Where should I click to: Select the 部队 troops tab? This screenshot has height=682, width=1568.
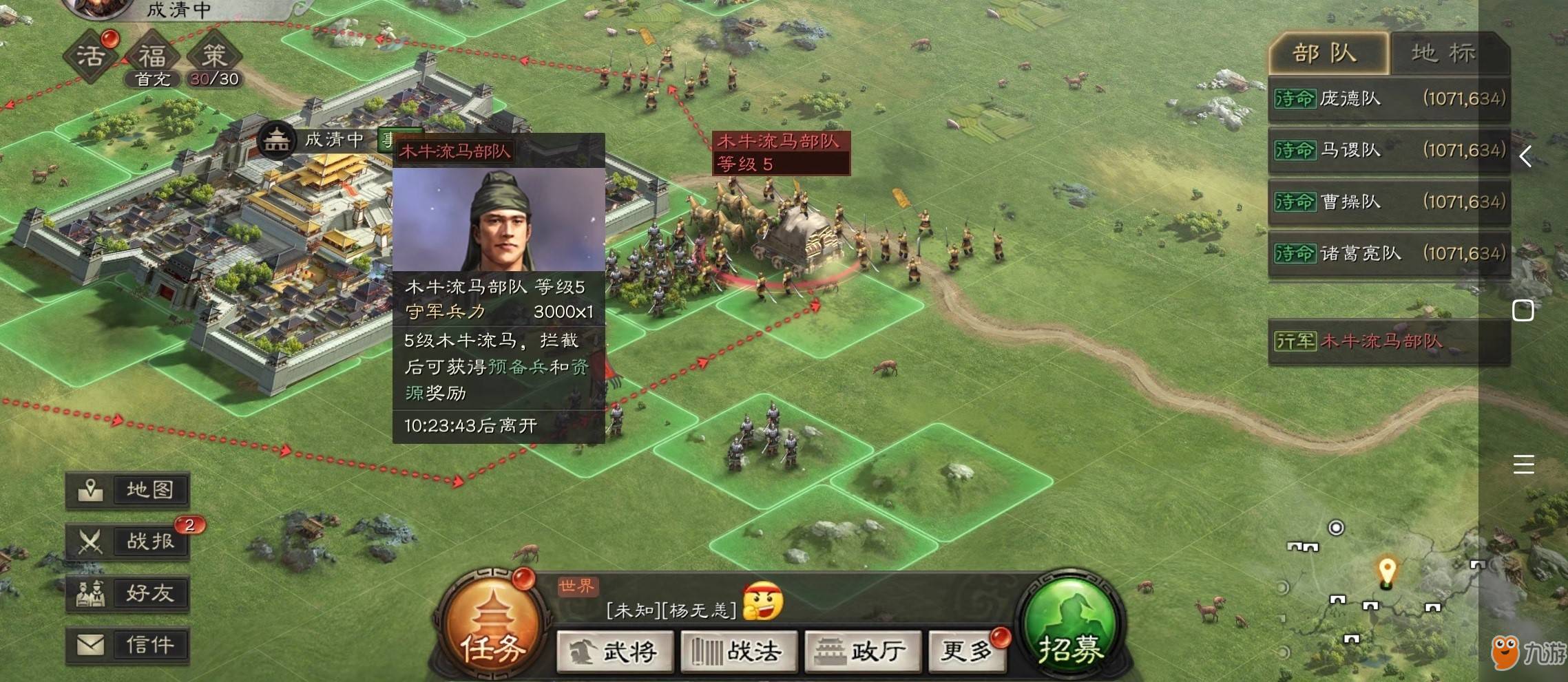click(x=1326, y=52)
